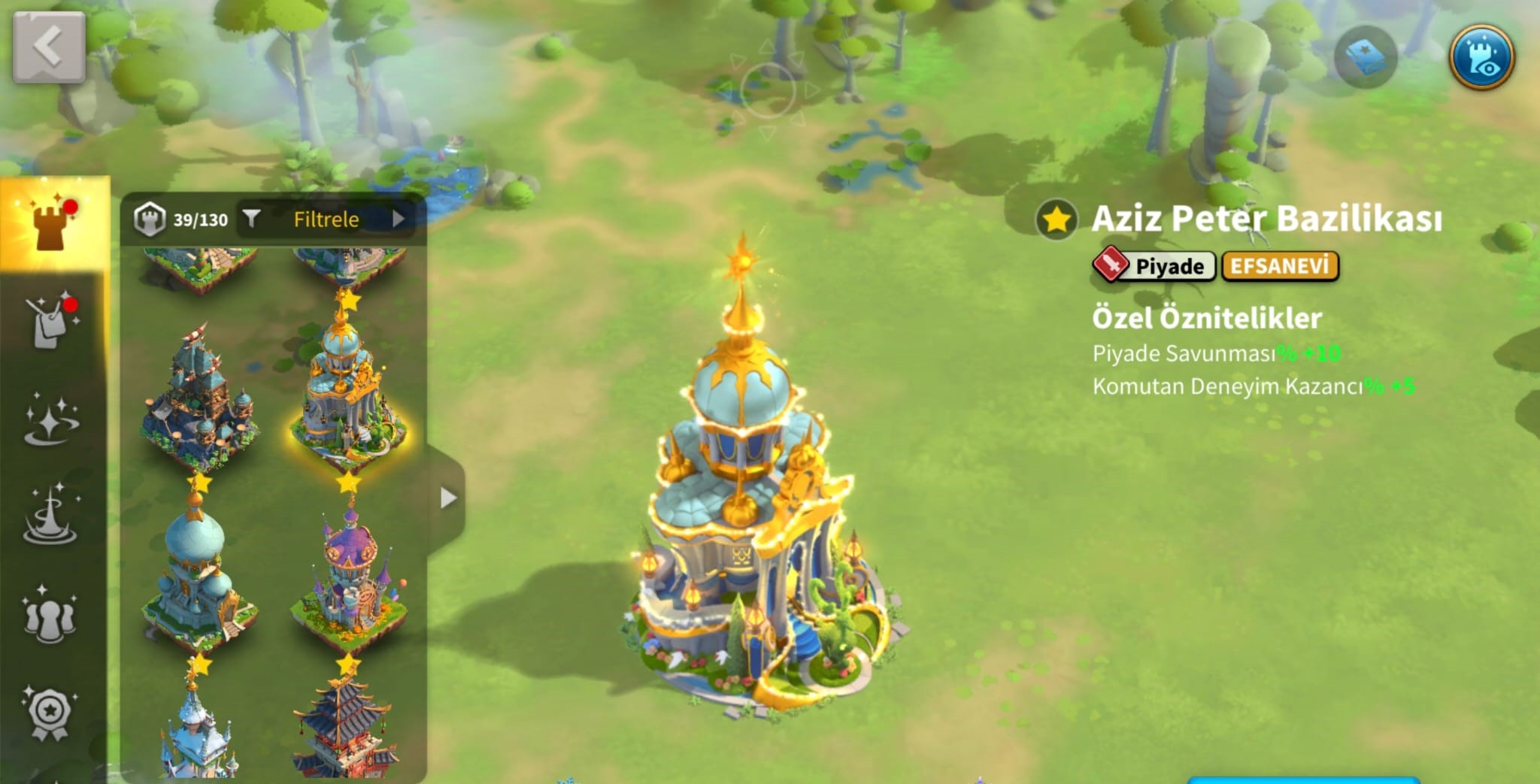Open the three silhouettes tab
1540x784 pixels.
50,616
